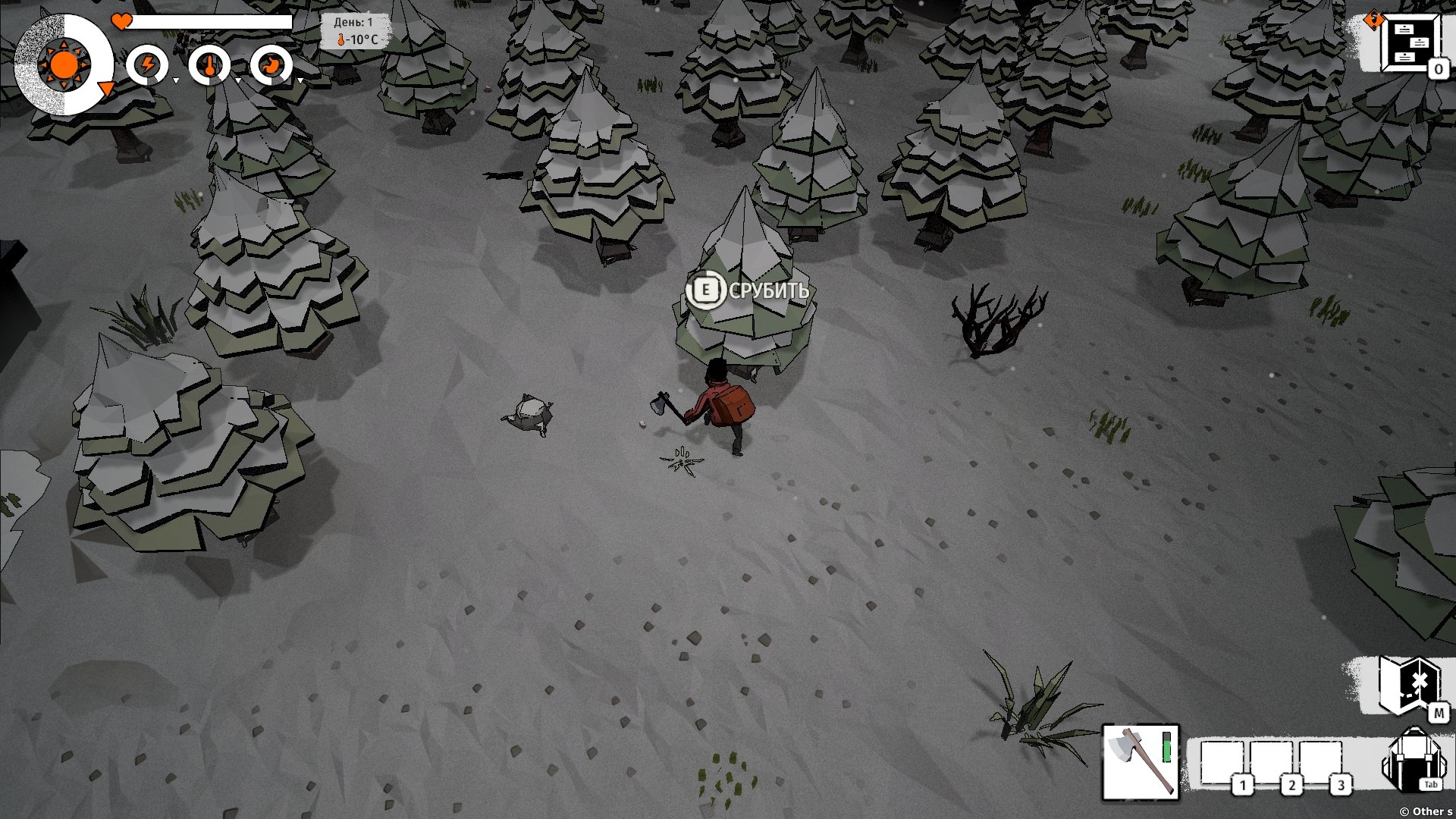
Task: Click the stomach hunger indicator
Action: tap(271, 65)
